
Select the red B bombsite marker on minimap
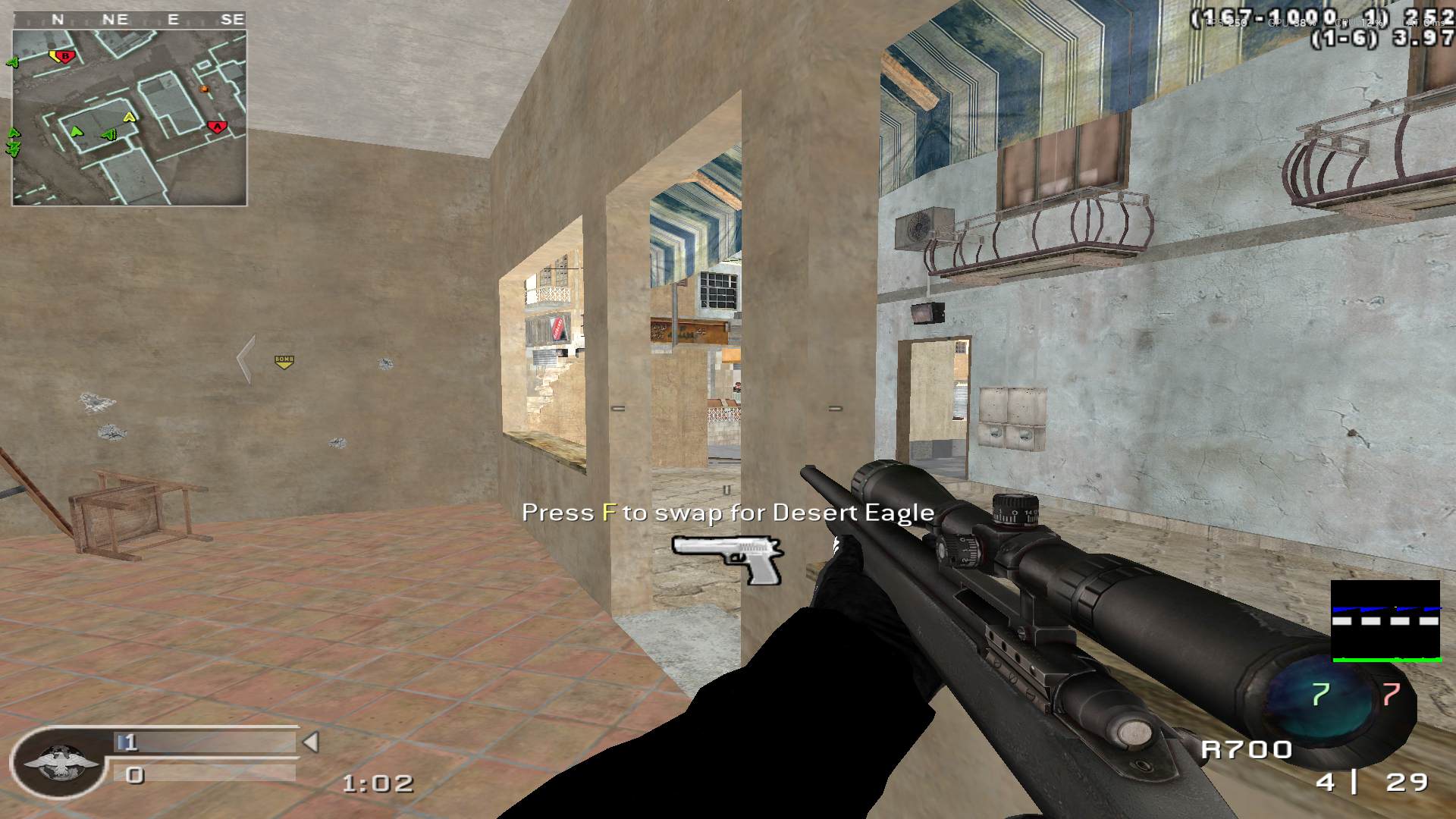coord(67,56)
